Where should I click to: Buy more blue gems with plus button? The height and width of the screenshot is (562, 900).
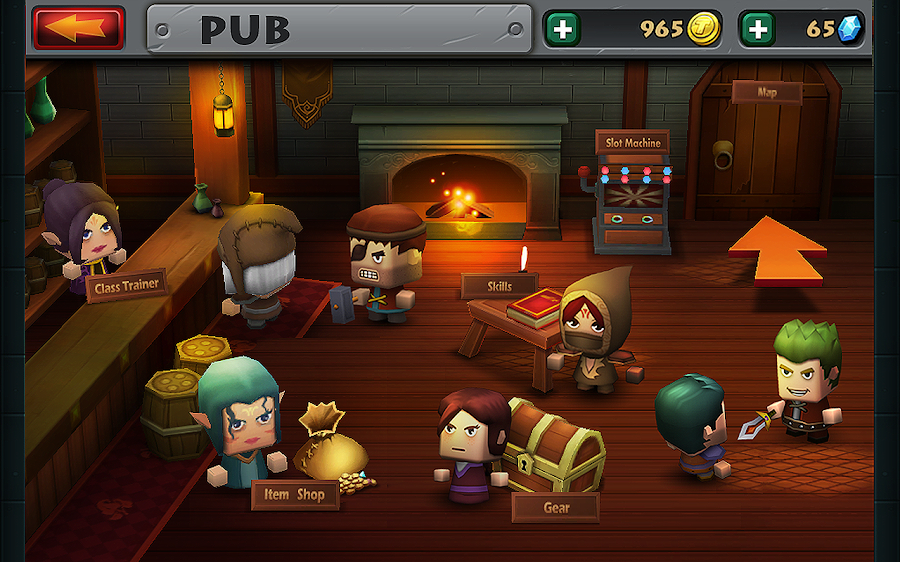(x=758, y=29)
